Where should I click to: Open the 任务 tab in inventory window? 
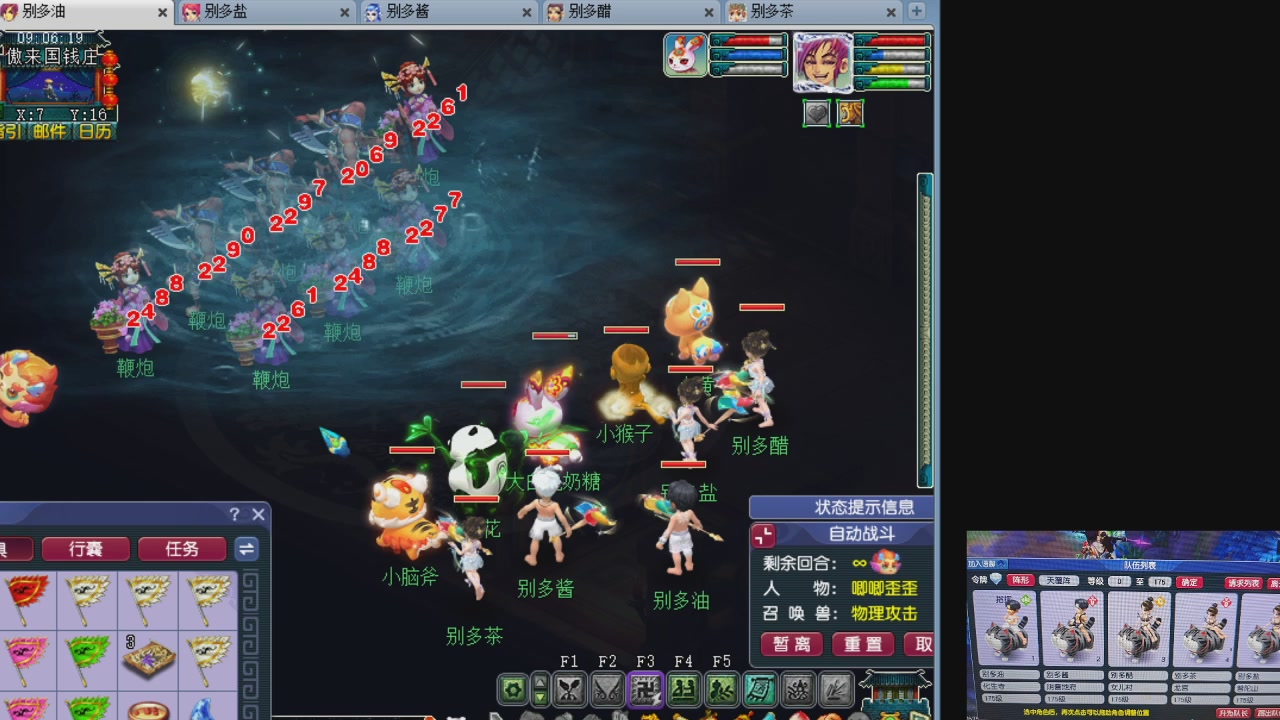[181, 550]
